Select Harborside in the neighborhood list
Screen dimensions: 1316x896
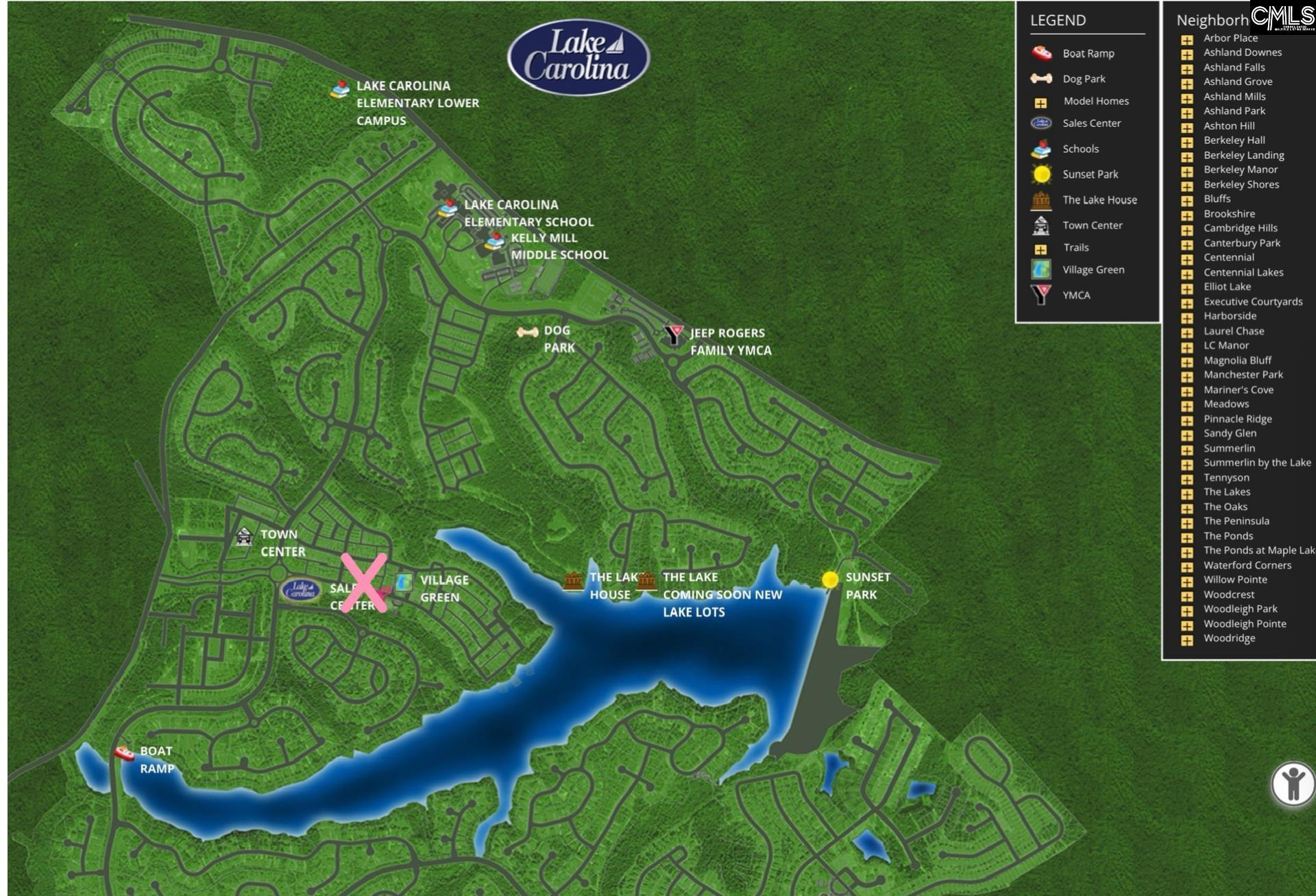(1230, 316)
